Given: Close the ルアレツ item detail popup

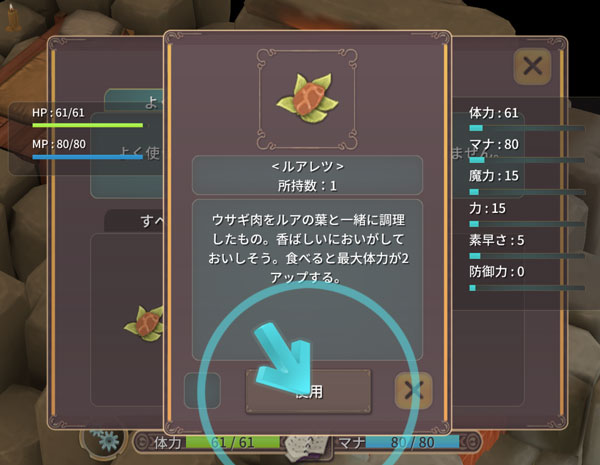Looking at the screenshot, I should (x=413, y=390).
